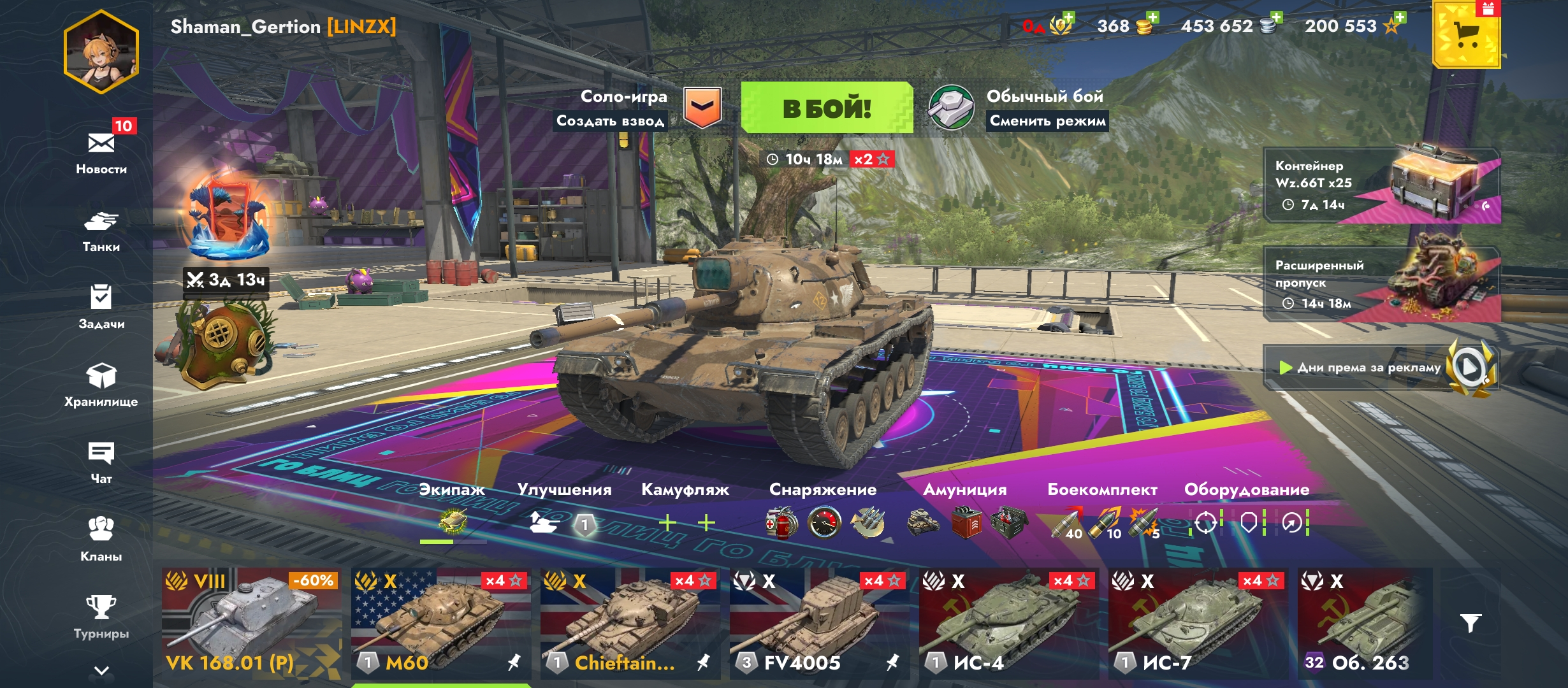Open the Контейнер Wz.66T x25 offer

[x=1381, y=185]
